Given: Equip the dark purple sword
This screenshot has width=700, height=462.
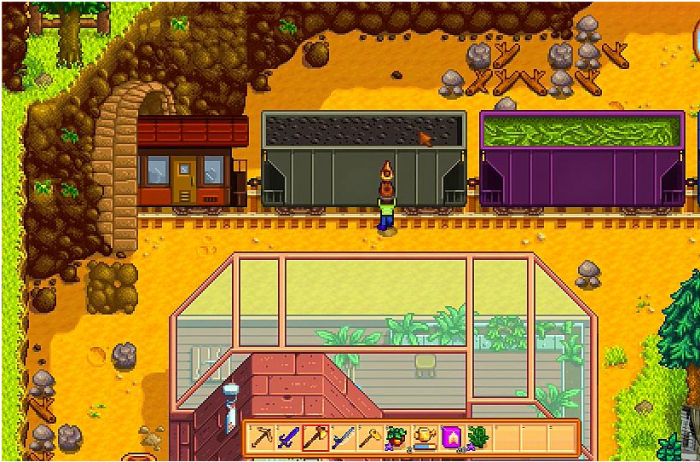Looking at the screenshot, I should 289,437.
